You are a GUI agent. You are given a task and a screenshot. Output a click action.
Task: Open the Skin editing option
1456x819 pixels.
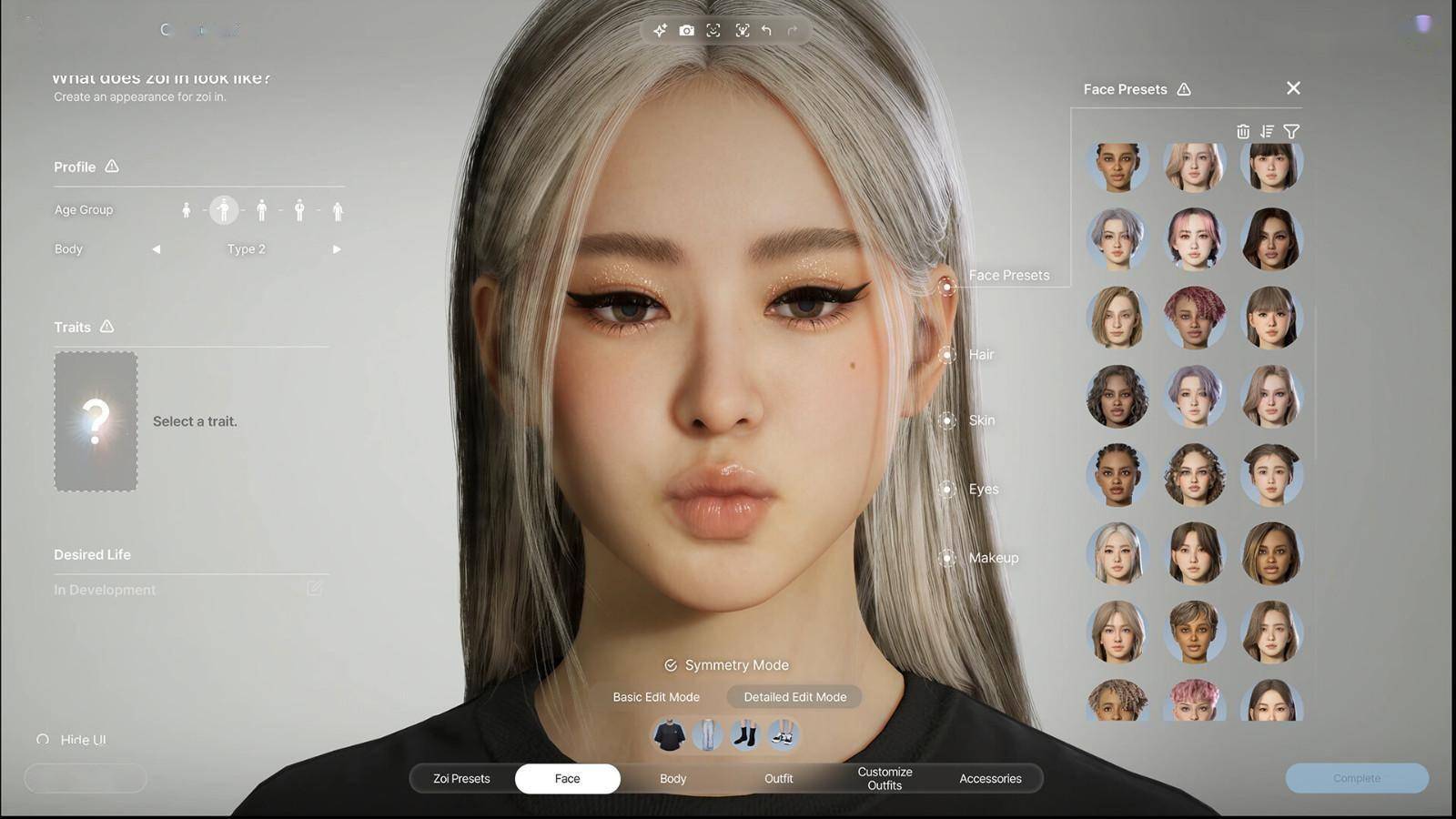click(x=947, y=420)
